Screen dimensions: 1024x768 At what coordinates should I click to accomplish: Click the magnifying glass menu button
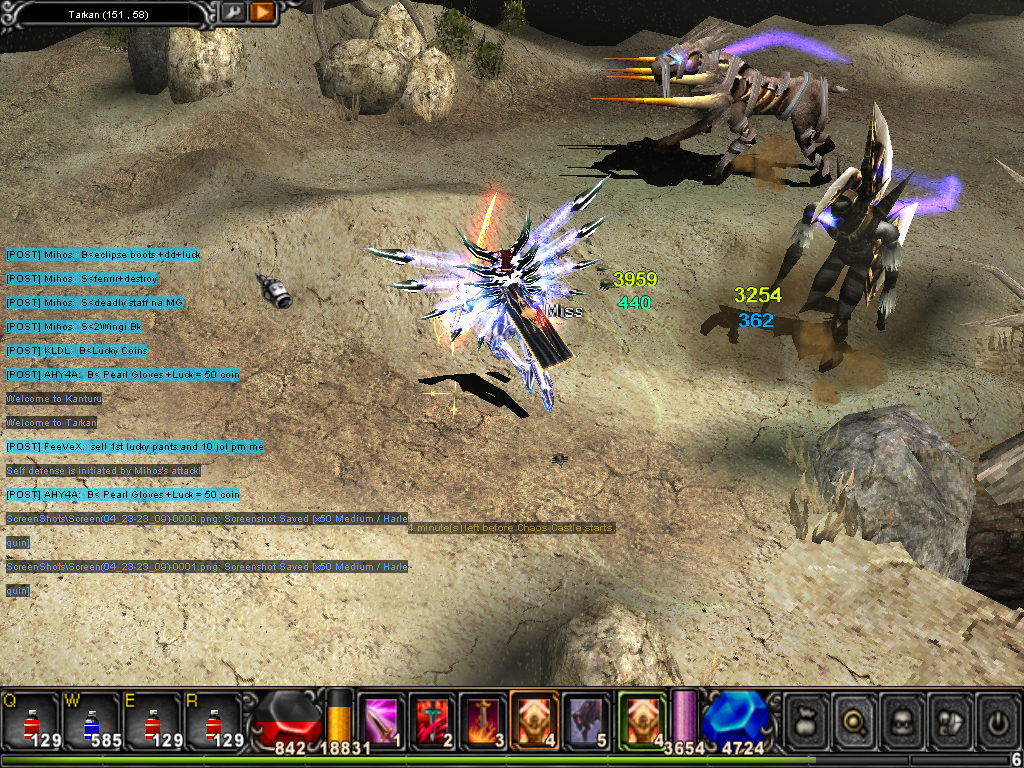853,720
